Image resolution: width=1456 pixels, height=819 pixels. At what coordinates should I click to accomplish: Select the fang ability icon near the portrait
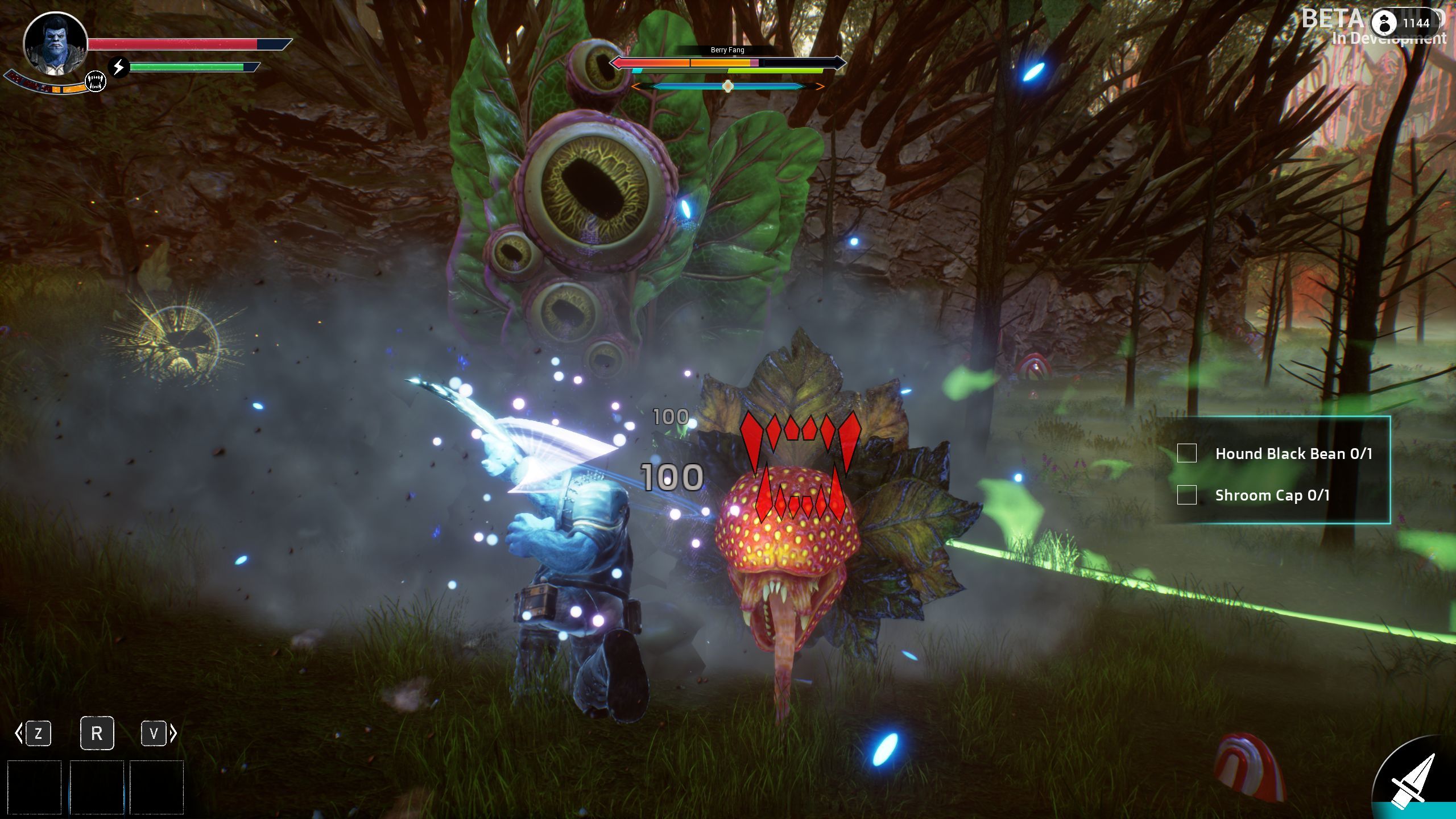coord(94,81)
